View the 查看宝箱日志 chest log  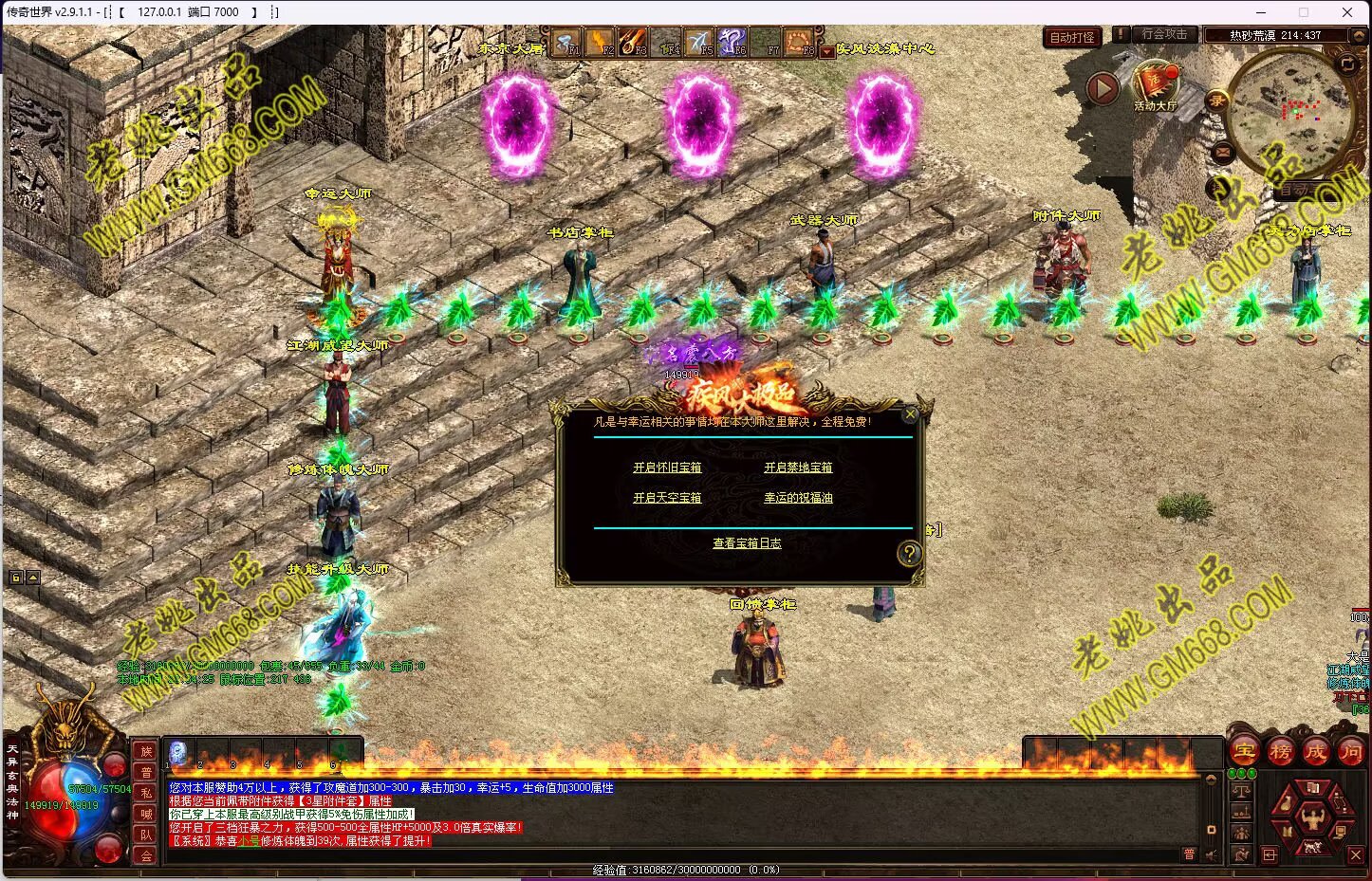coord(747,543)
